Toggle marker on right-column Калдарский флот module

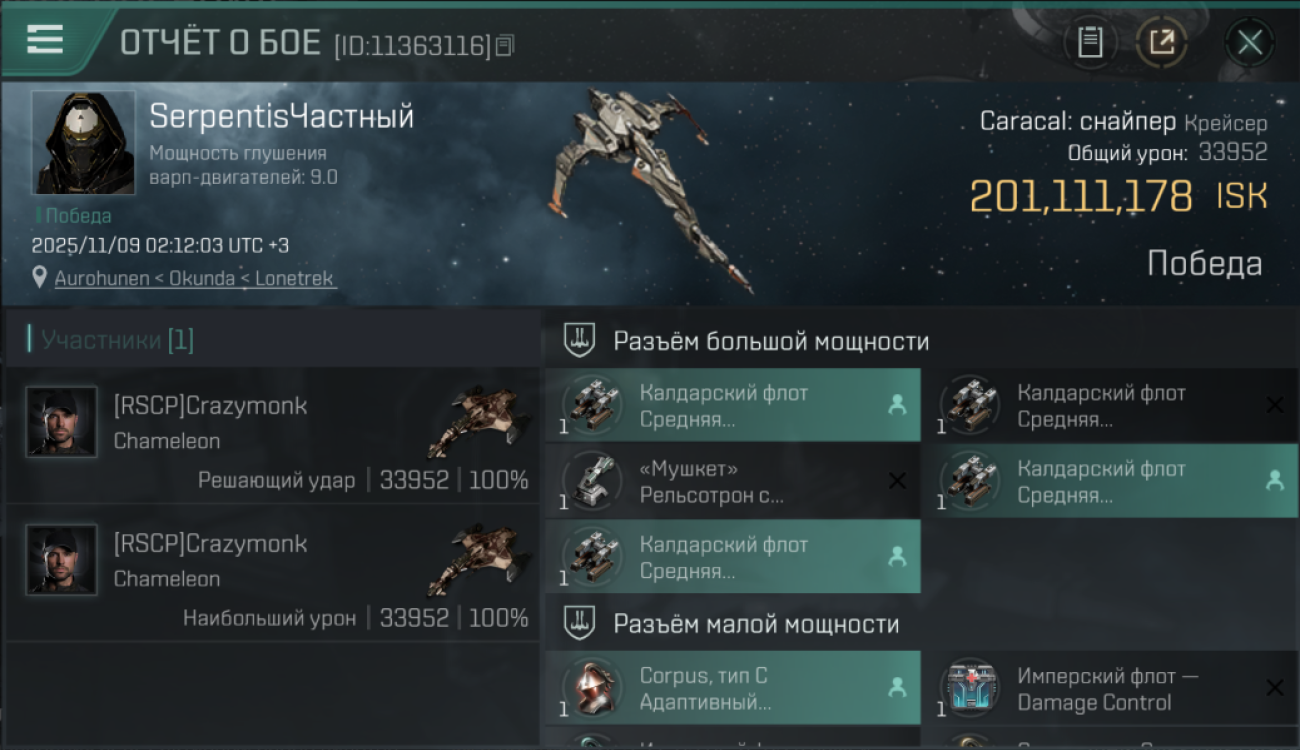pos(1276,480)
